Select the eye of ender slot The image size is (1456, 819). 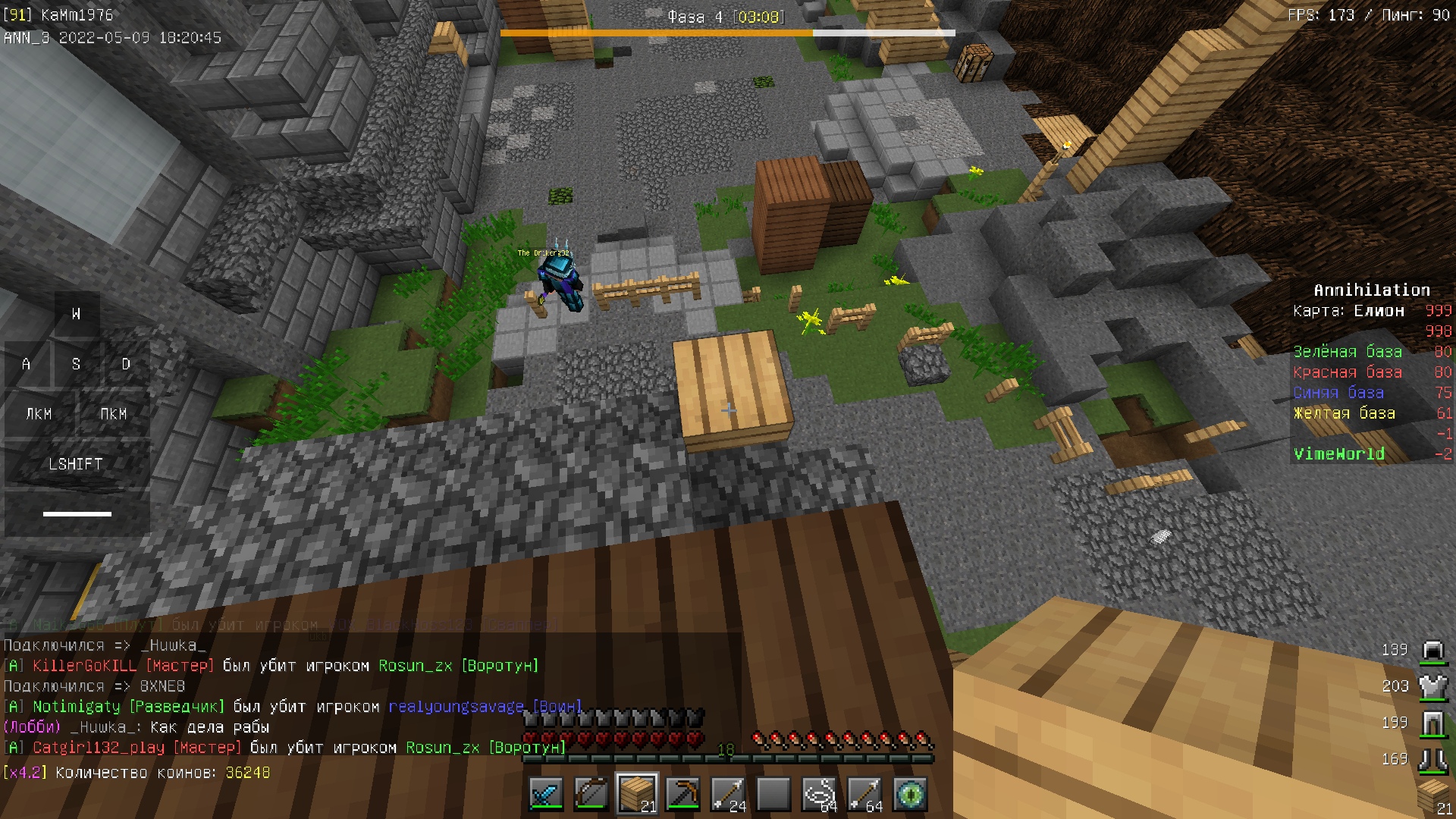910,795
